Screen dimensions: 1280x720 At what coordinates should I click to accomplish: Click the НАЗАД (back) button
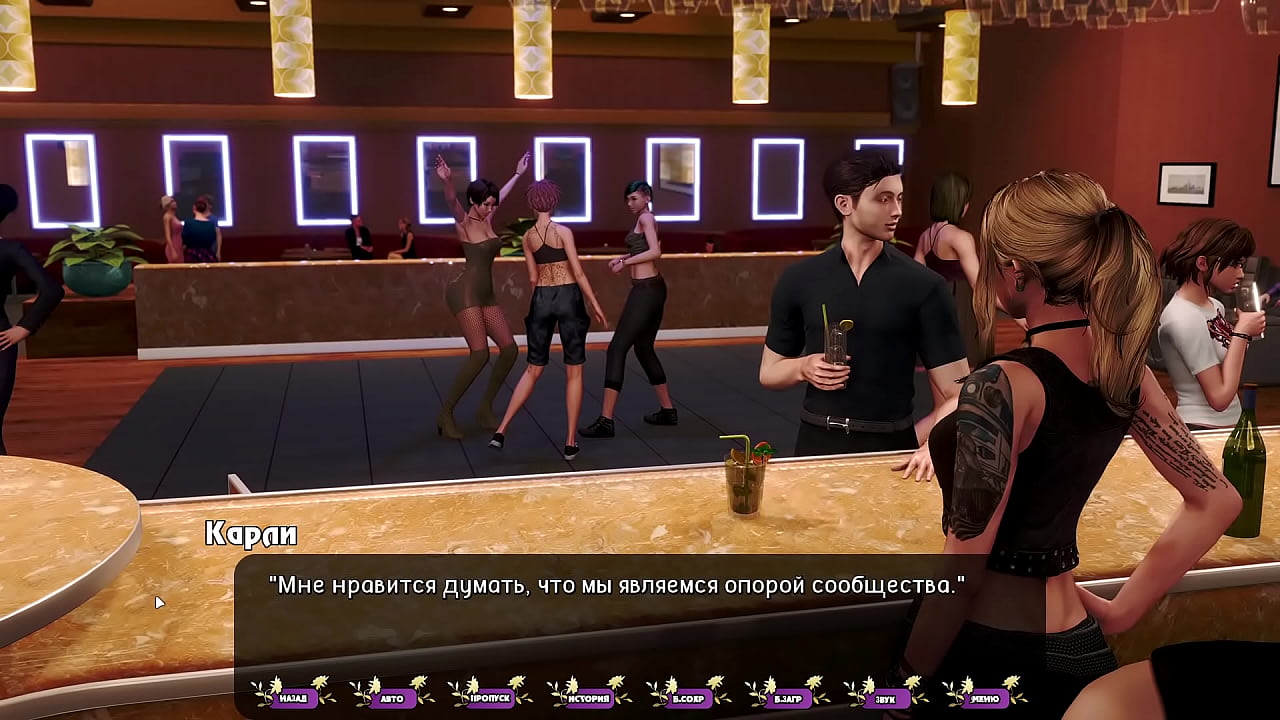coord(293,698)
